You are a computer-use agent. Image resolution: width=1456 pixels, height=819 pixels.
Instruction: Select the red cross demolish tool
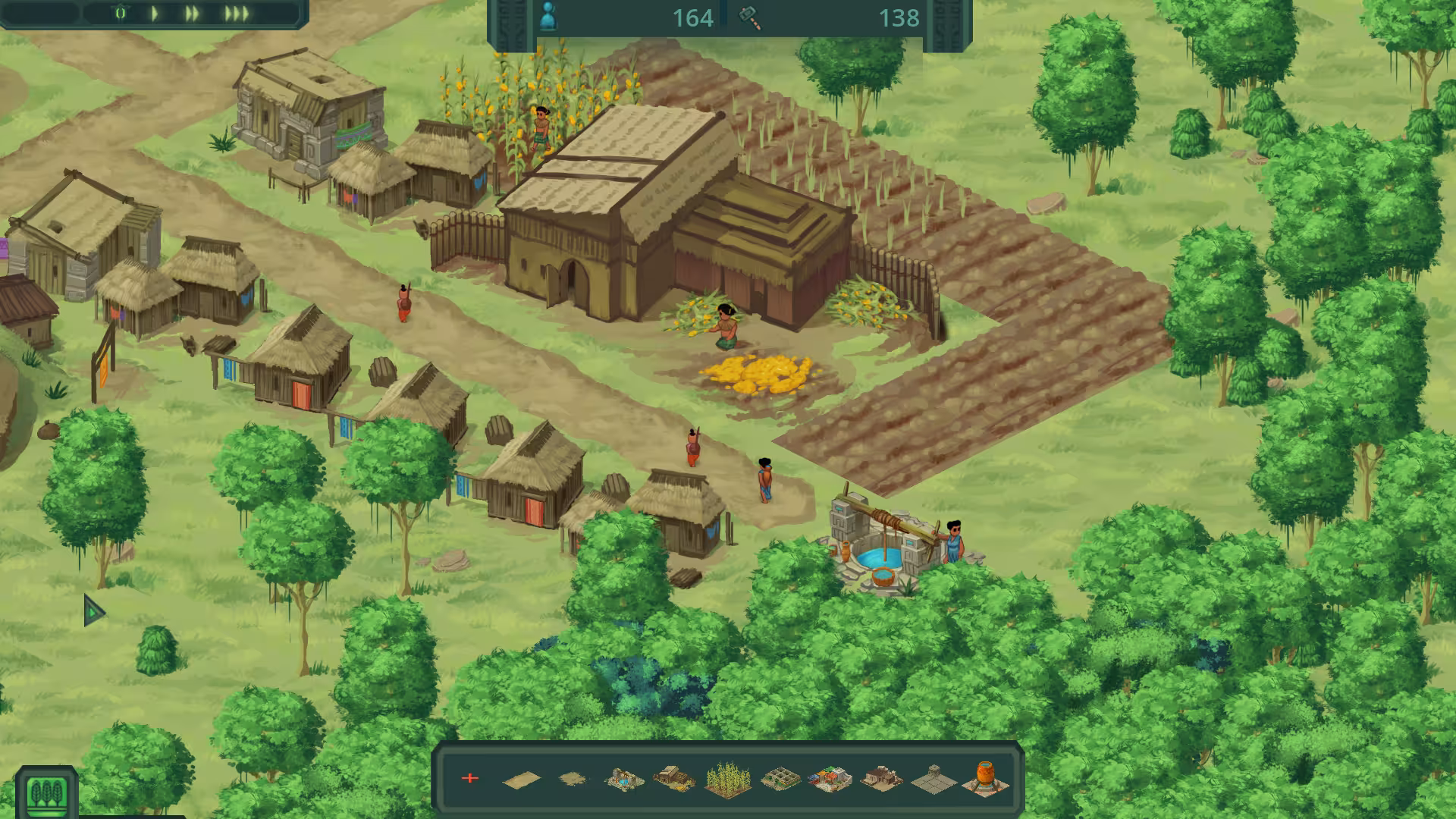[470, 778]
